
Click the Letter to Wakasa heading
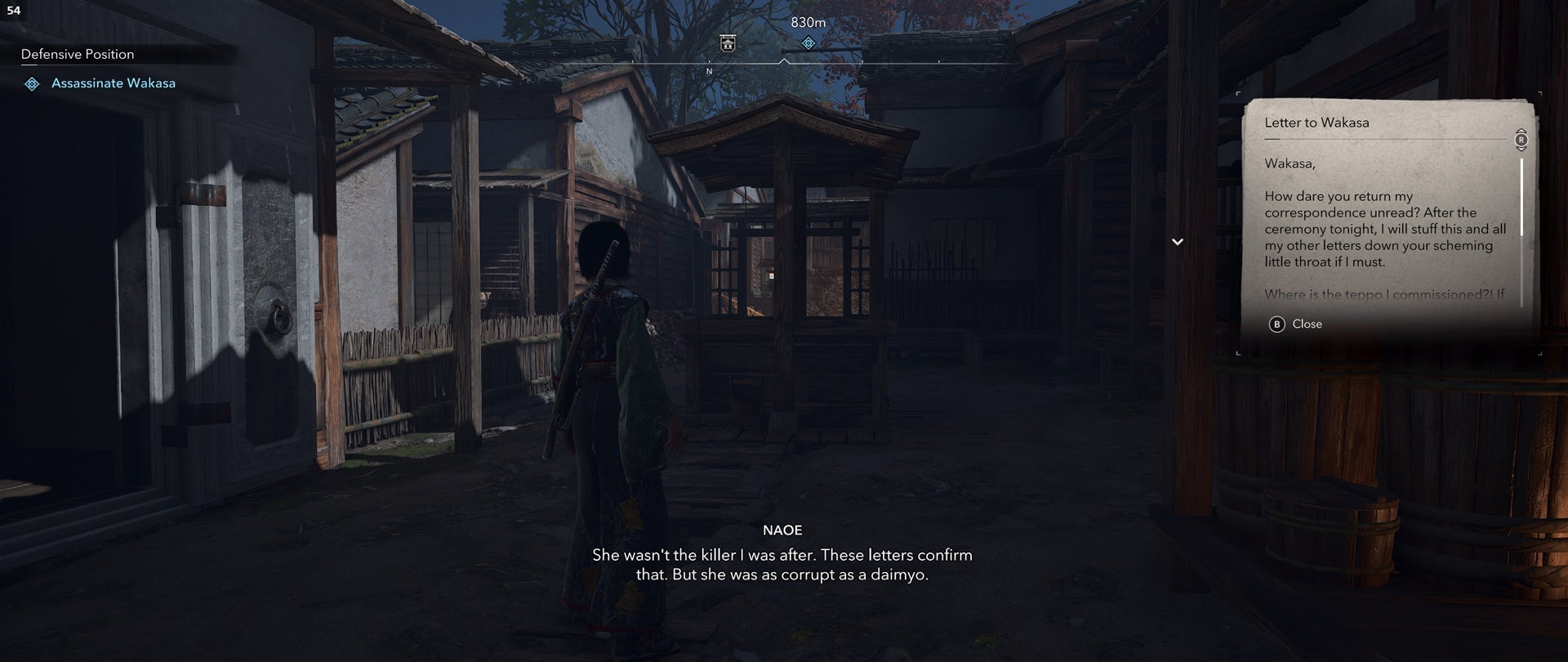(x=1316, y=123)
